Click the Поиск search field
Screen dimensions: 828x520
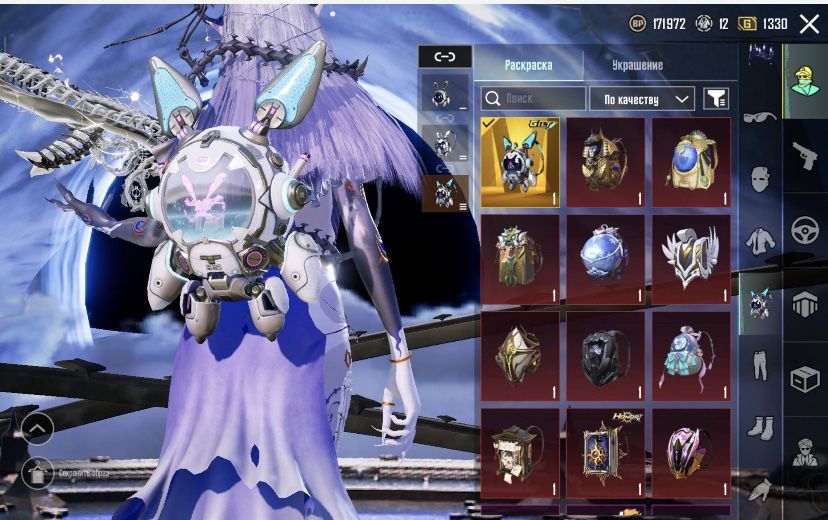click(x=533, y=98)
